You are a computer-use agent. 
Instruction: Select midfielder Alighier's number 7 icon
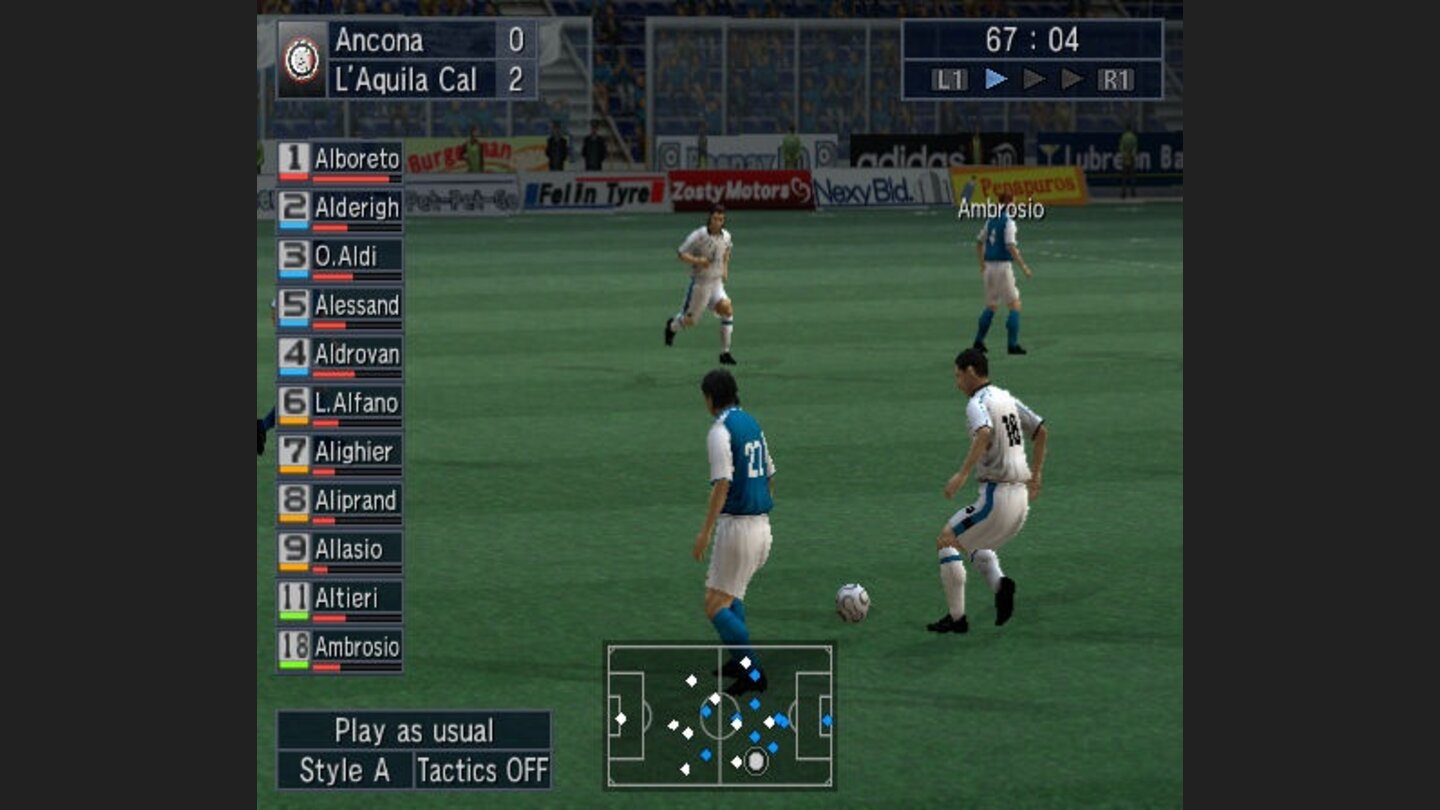point(295,452)
